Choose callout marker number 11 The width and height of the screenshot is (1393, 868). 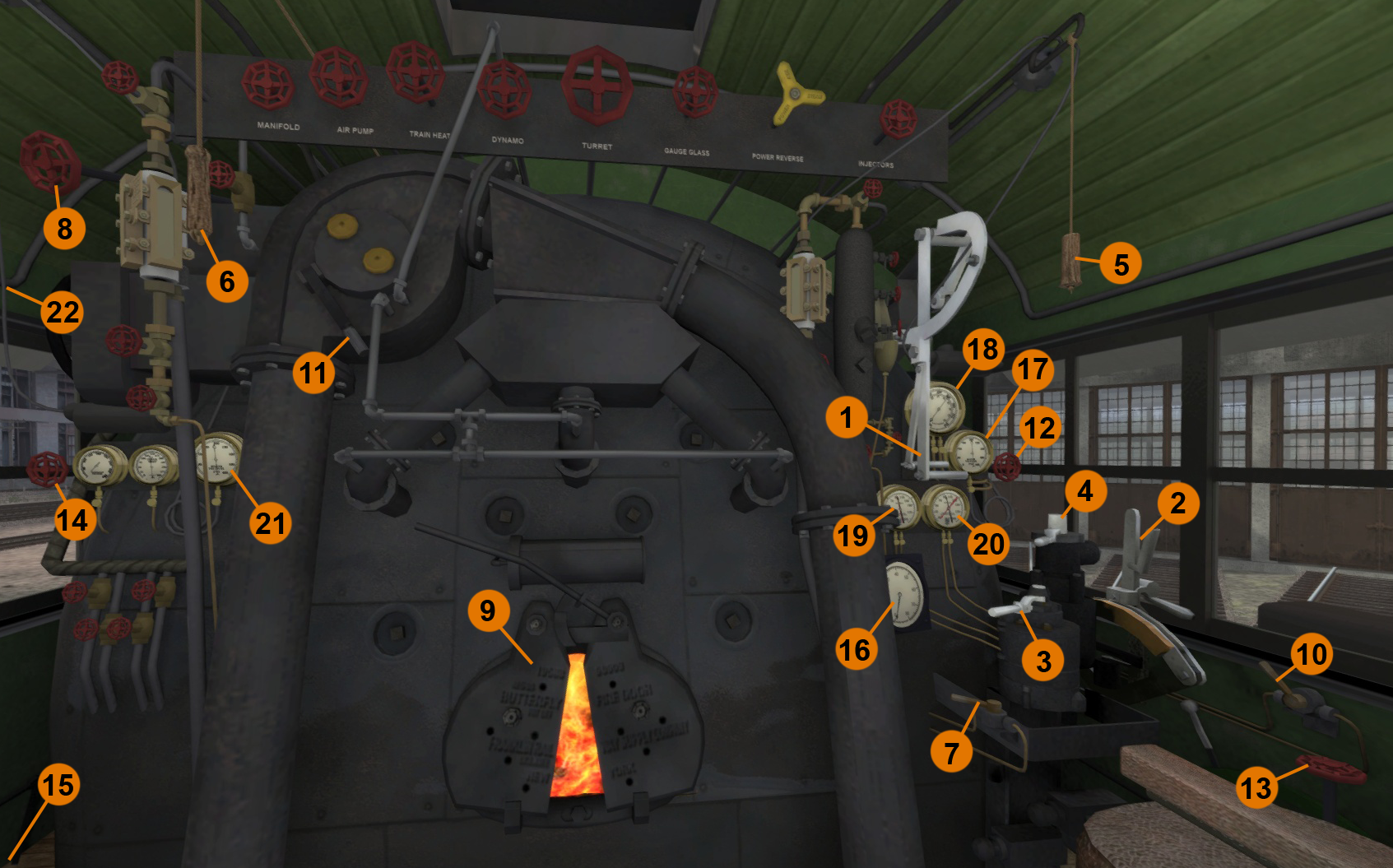pos(313,374)
